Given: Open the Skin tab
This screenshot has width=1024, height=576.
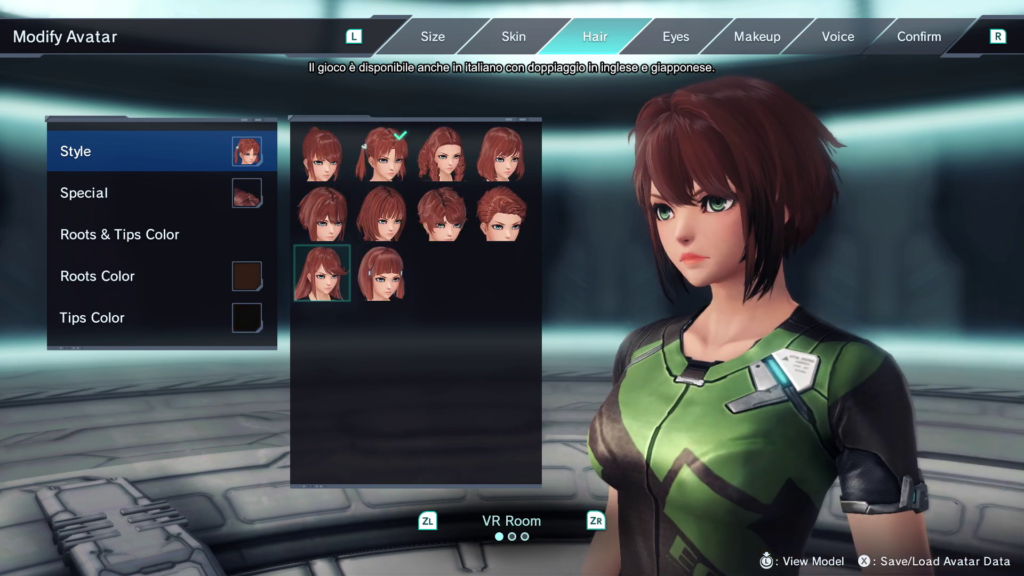Looking at the screenshot, I should point(513,37).
